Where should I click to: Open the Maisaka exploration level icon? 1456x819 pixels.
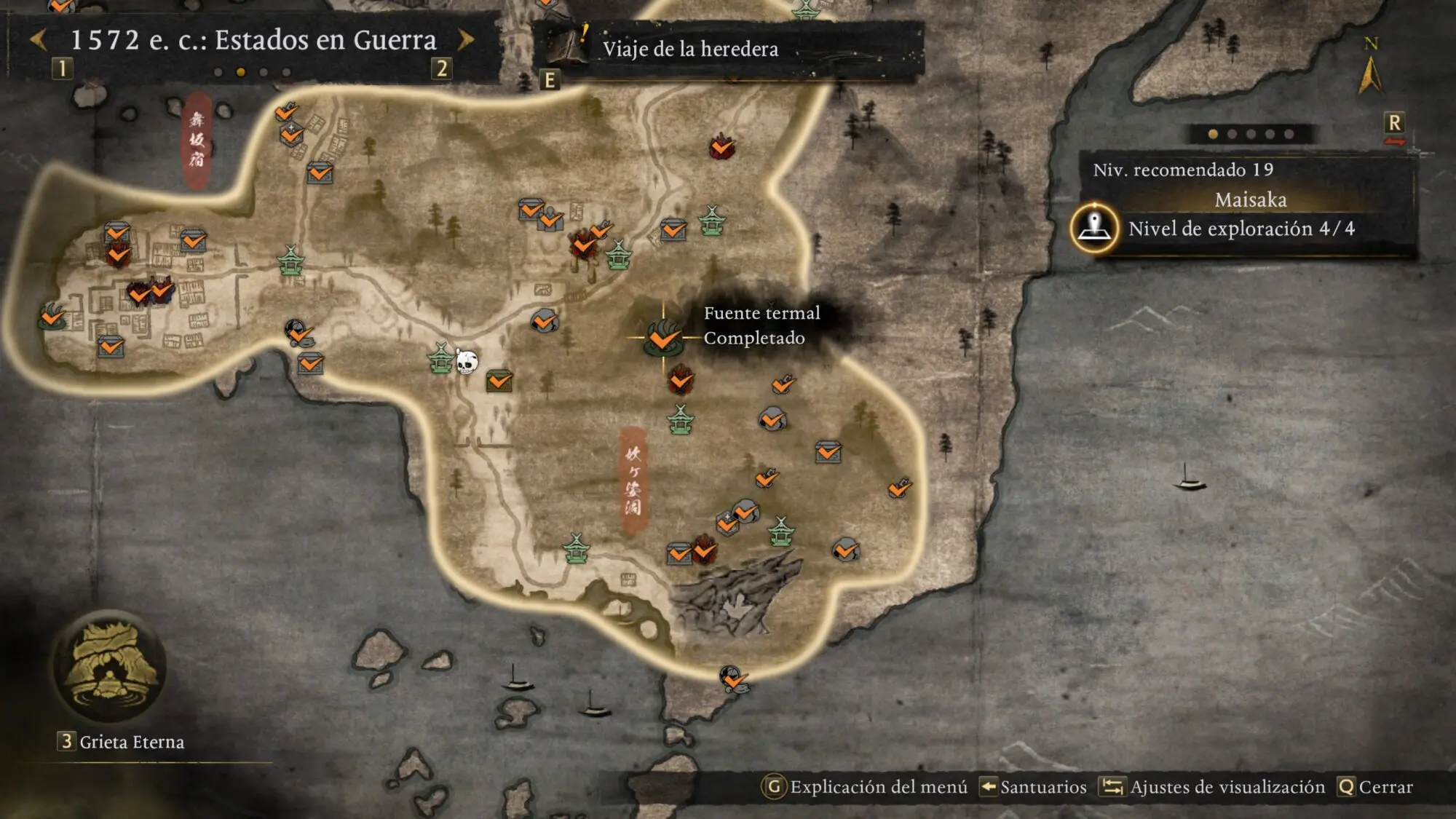point(1094,228)
